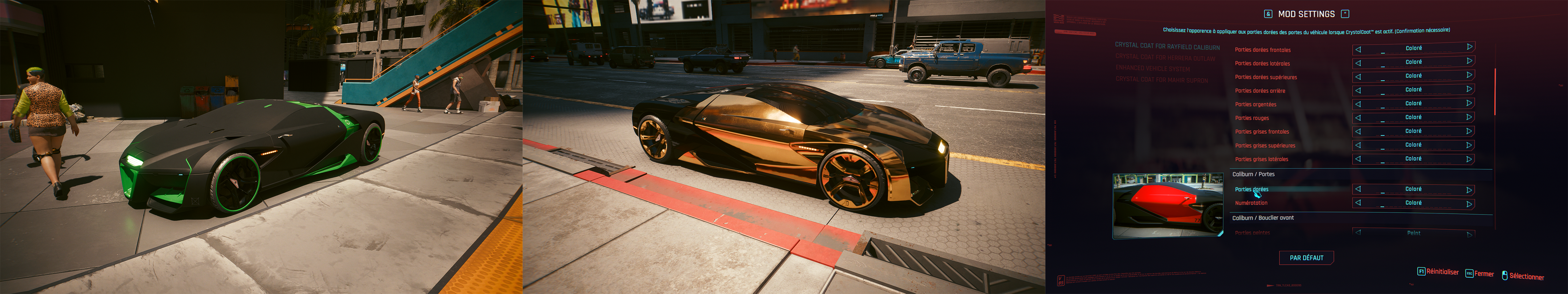Select the Parties rouges row label

tap(1251, 118)
